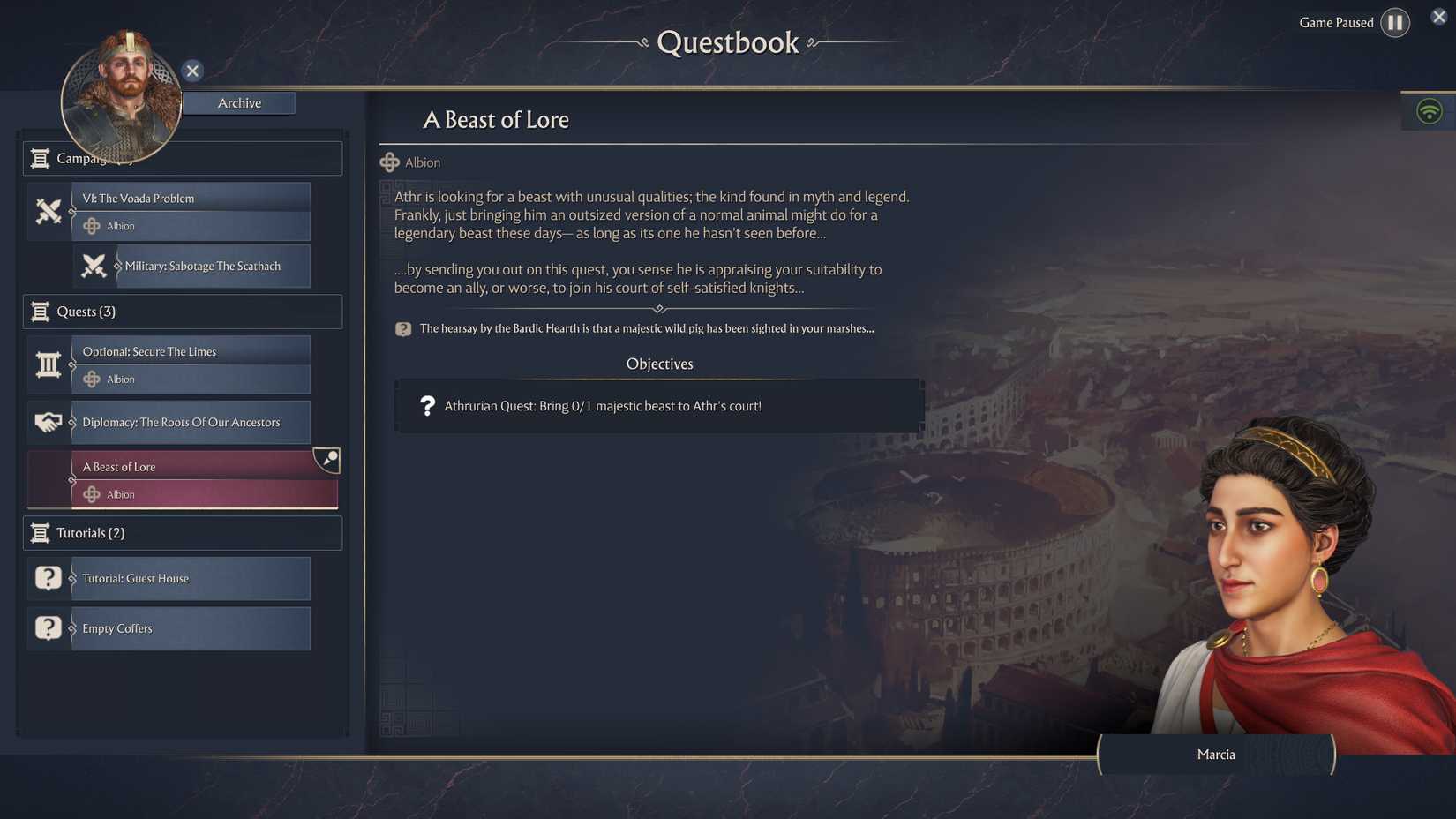Click the hint icon beside the Bardic Hearth hearsay
1456x819 pixels.
coord(403,328)
